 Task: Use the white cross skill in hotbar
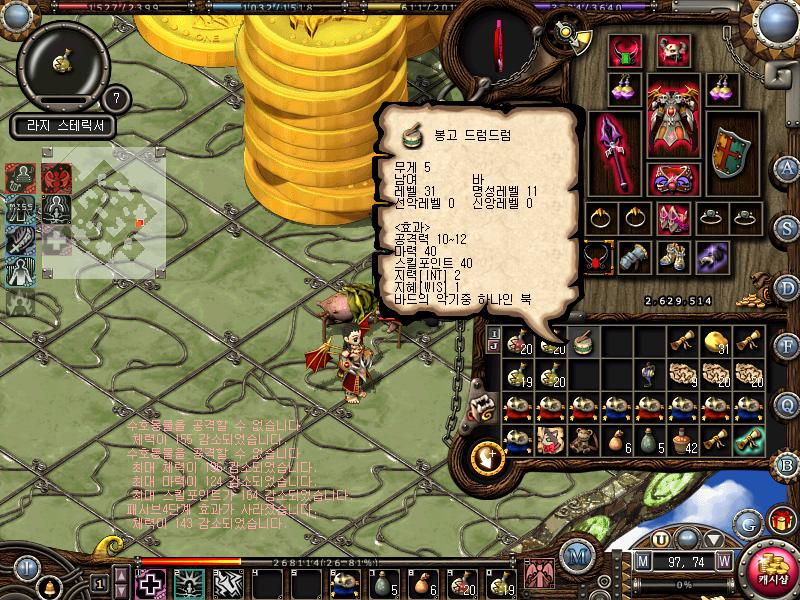(151, 582)
